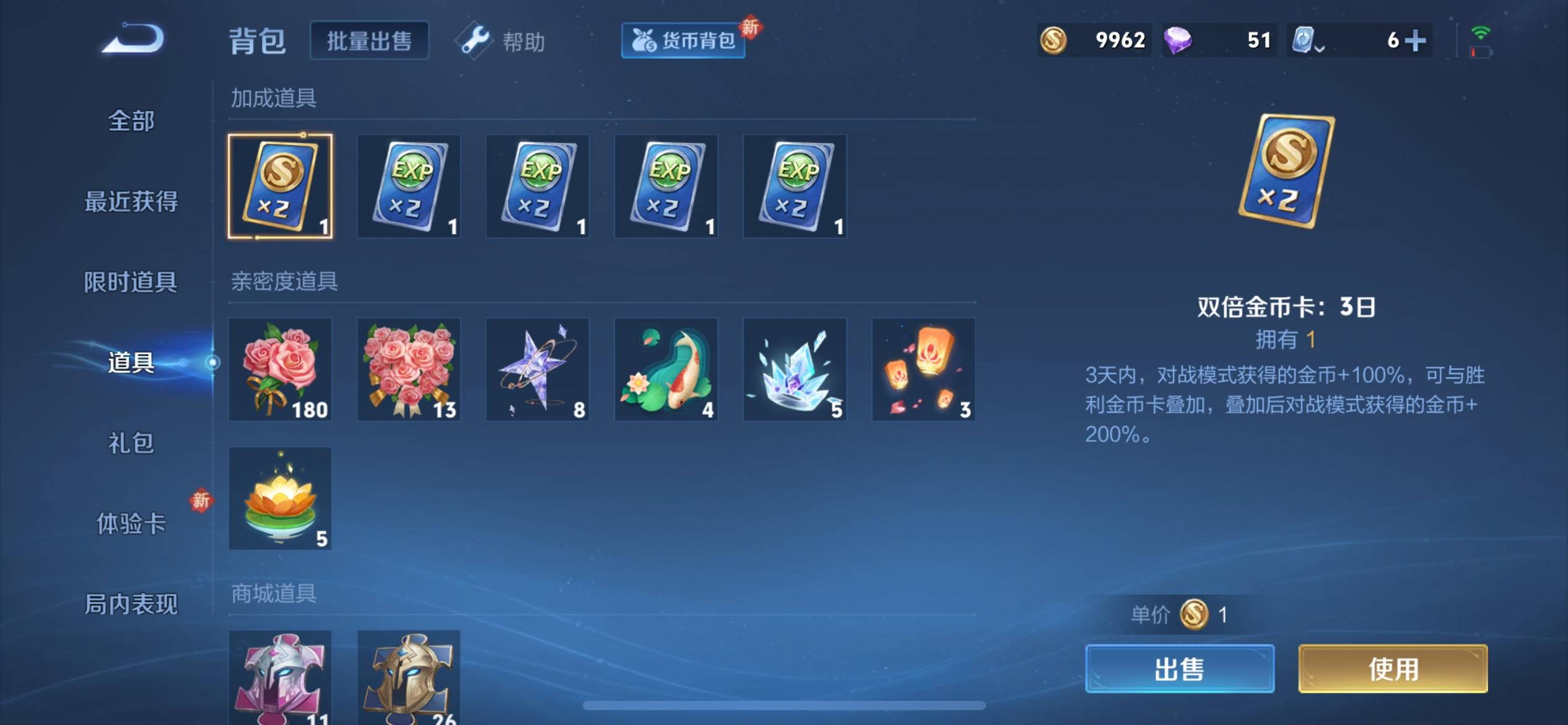Image resolution: width=1568 pixels, height=725 pixels.
Task: Pick the koi fish item
Action: coord(666,369)
